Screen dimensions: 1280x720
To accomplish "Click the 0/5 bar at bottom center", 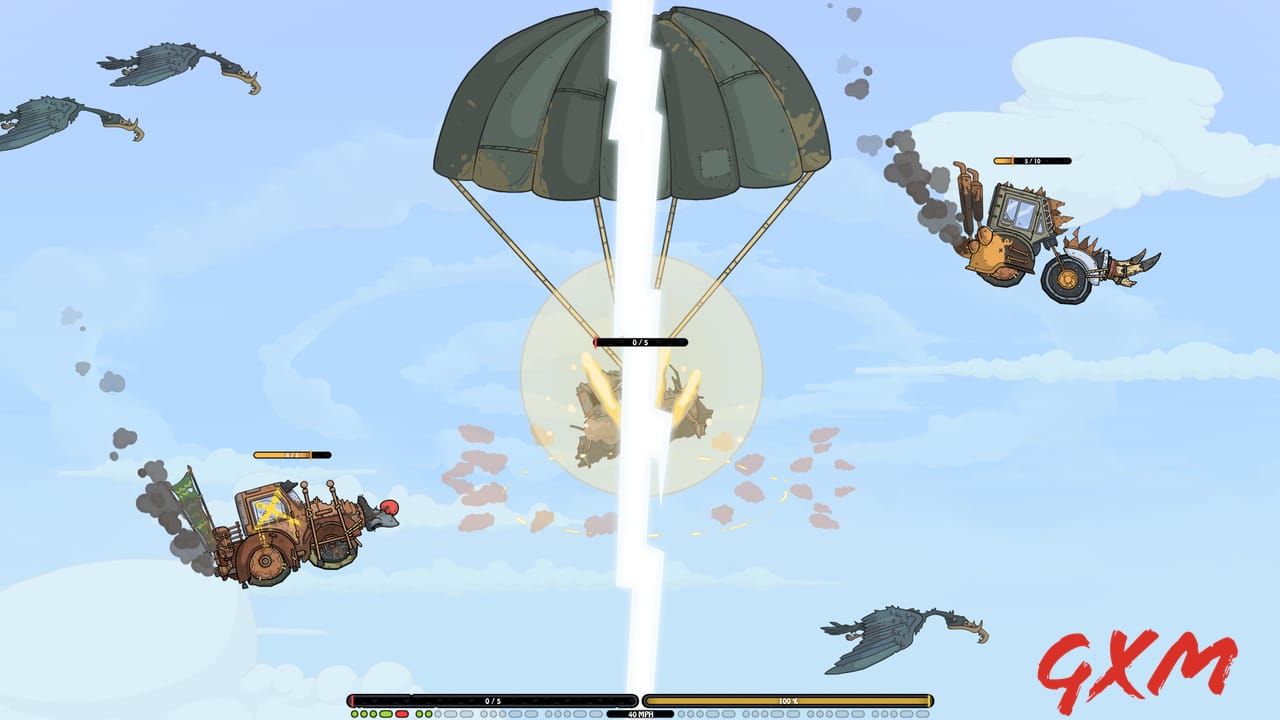I will coord(493,700).
